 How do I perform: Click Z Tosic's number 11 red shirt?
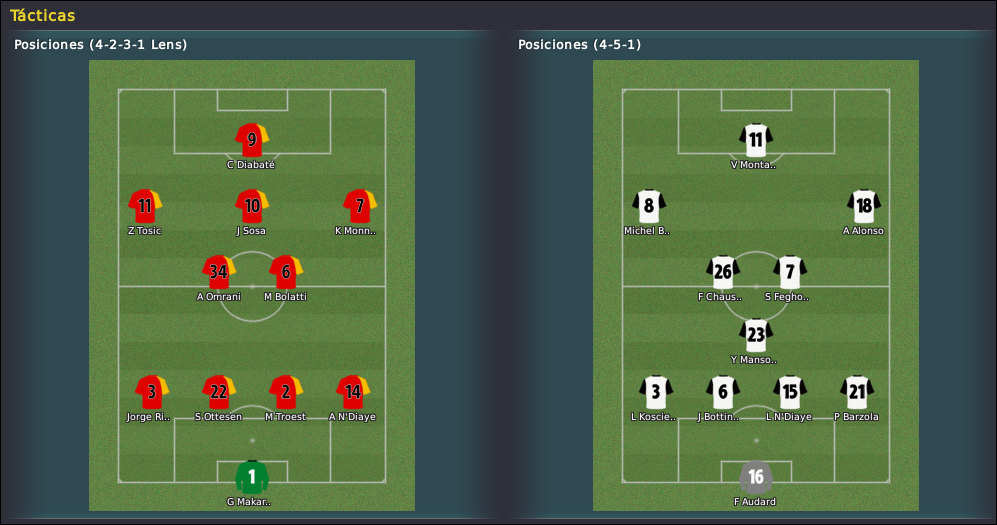coord(145,206)
